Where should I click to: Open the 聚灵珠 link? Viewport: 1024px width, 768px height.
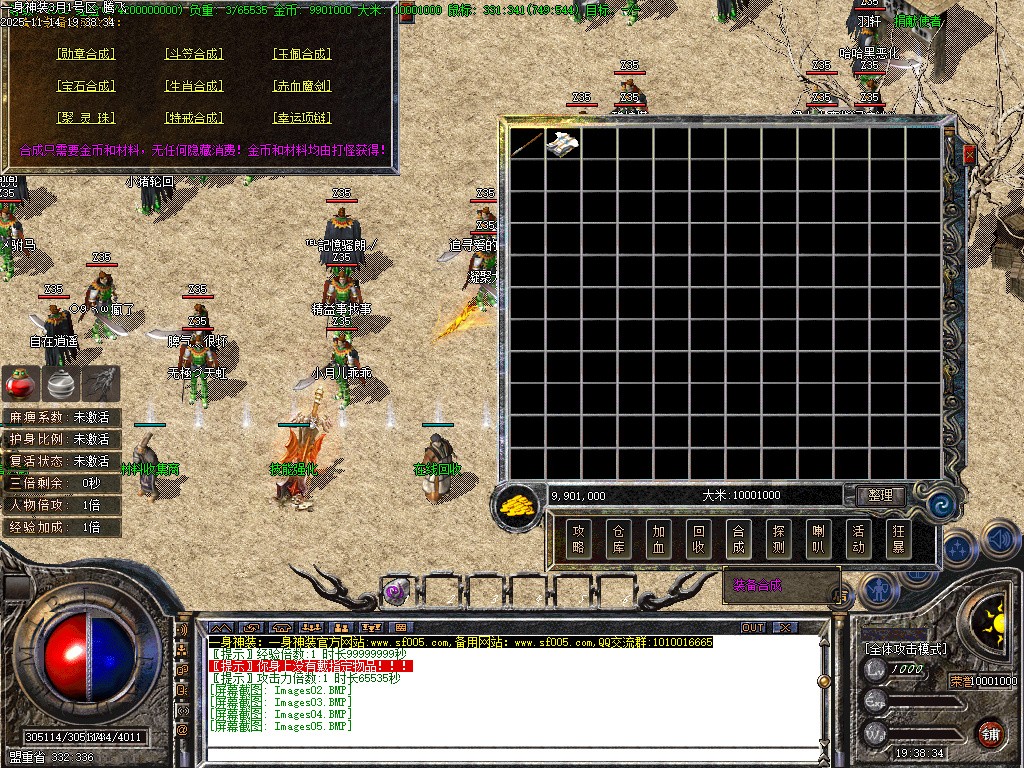click(x=86, y=118)
